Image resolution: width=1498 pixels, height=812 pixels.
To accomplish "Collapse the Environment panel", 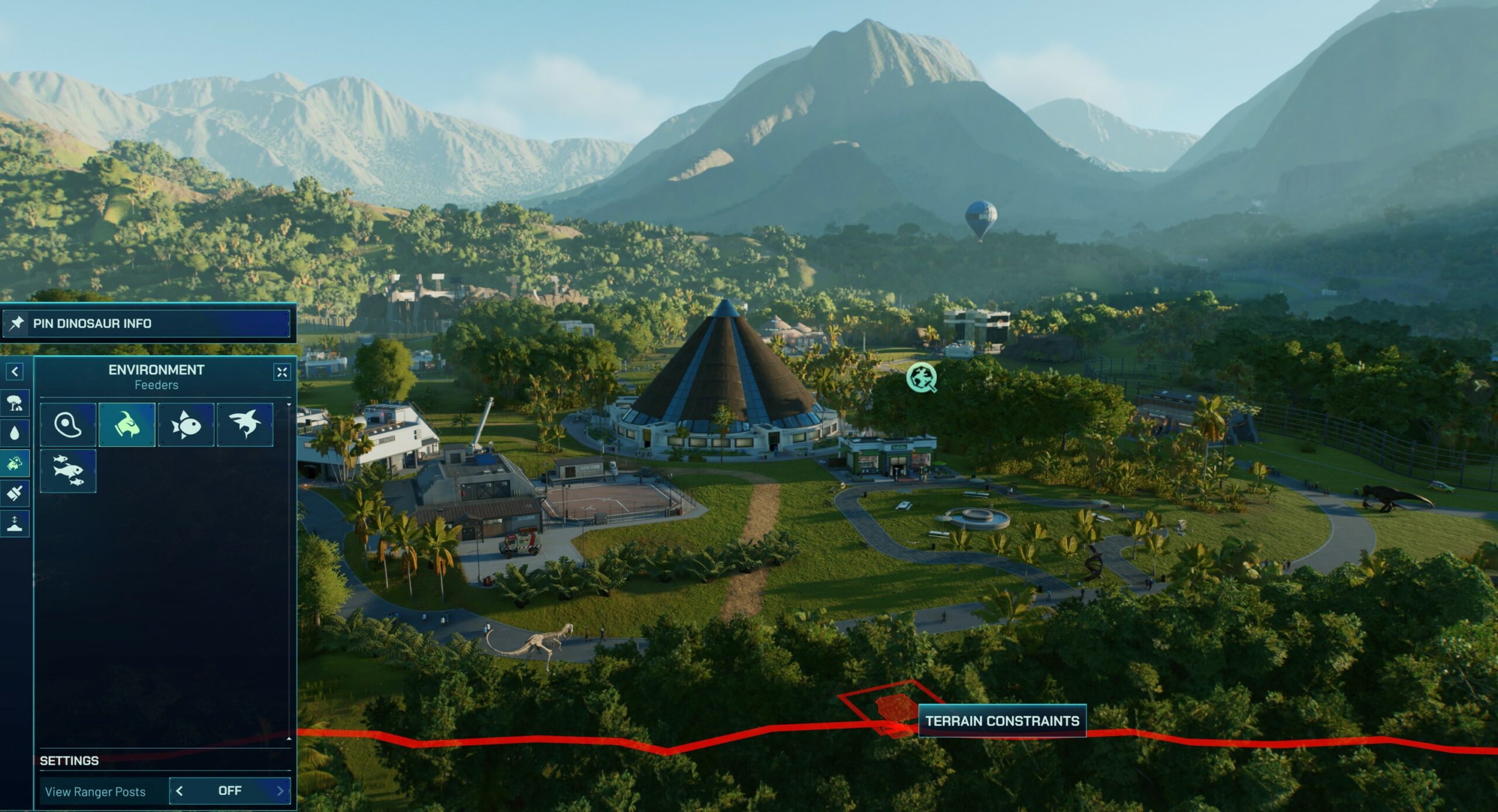I will coord(282,372).
